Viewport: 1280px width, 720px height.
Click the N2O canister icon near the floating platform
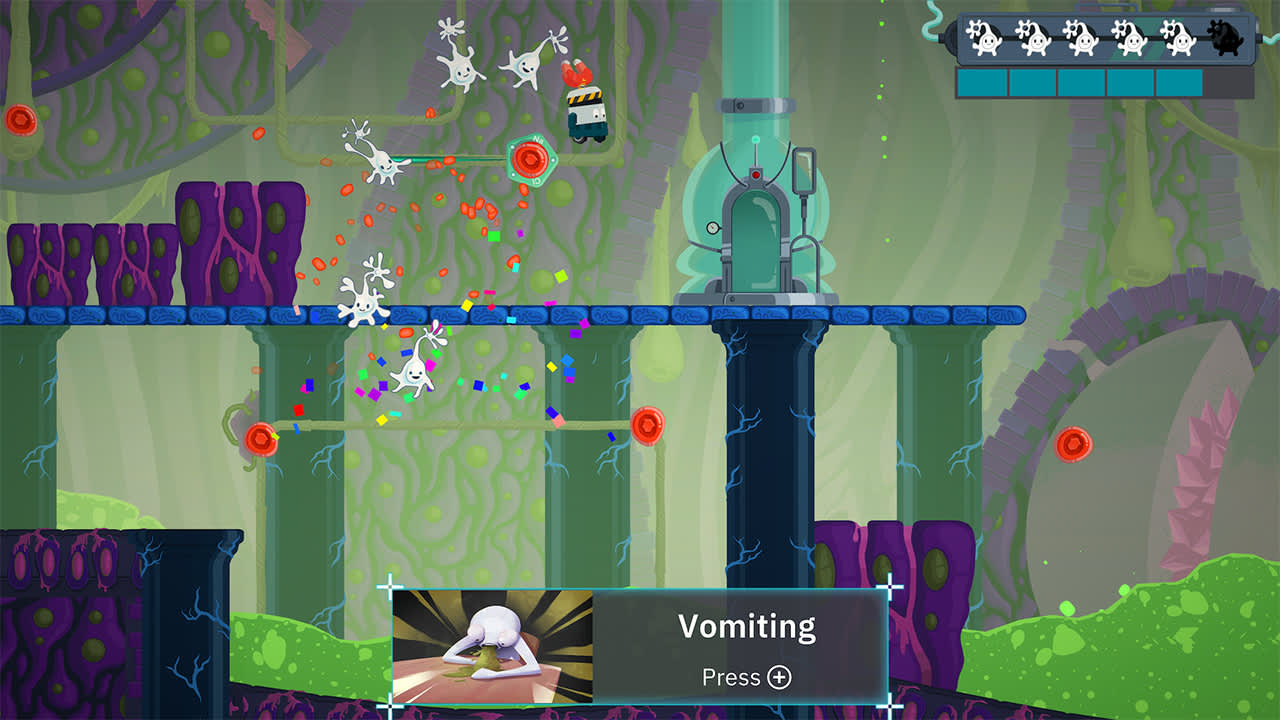533,157
